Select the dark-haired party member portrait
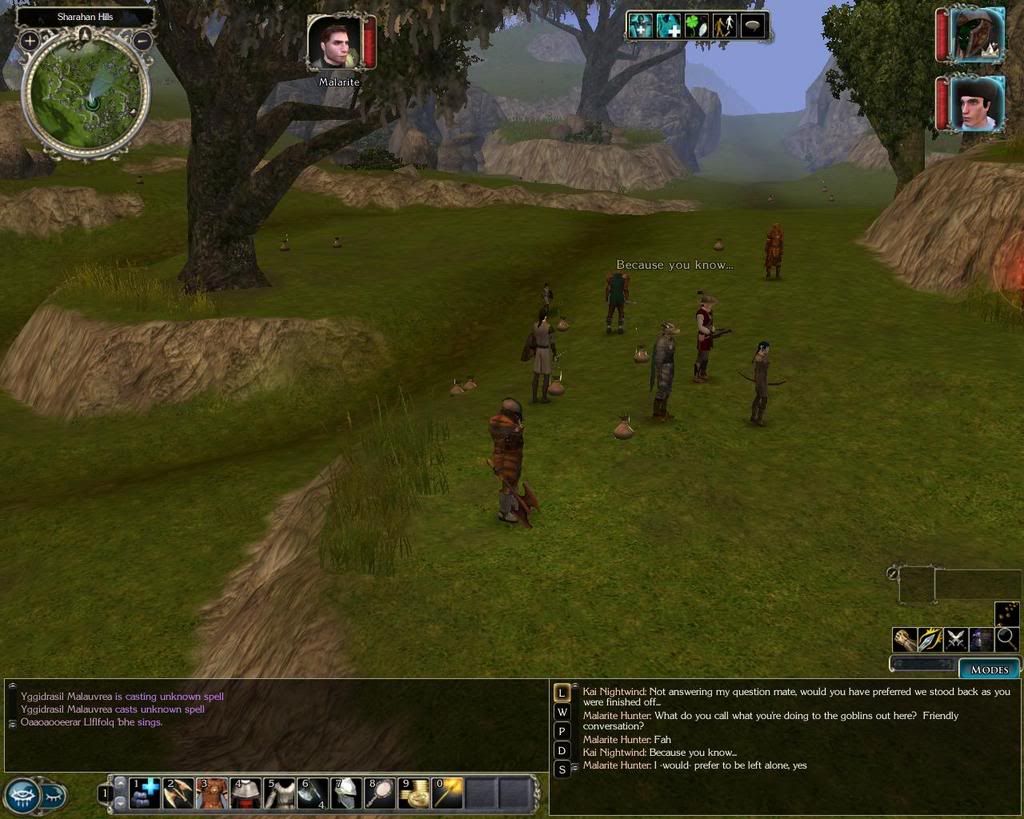The height and width of the screenshot is (819, 1024). pos(976,104)
